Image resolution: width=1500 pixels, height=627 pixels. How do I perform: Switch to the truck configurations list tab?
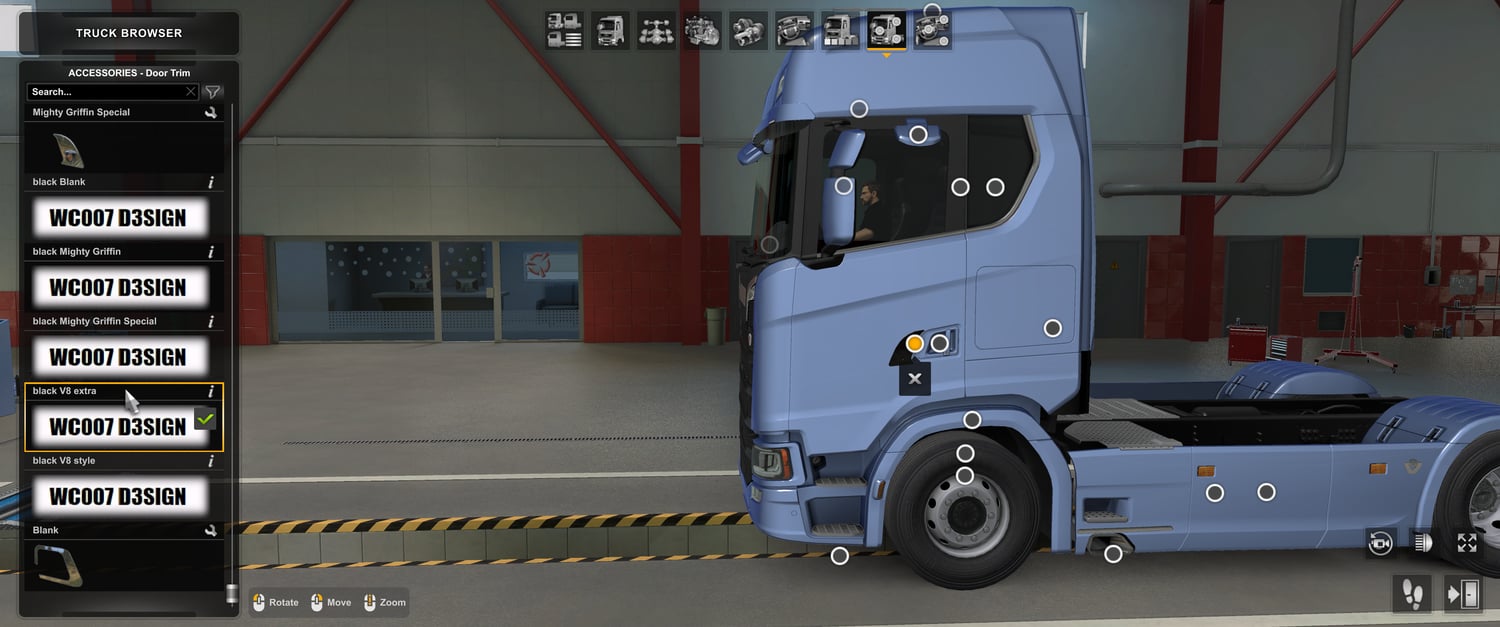(564, 31)
